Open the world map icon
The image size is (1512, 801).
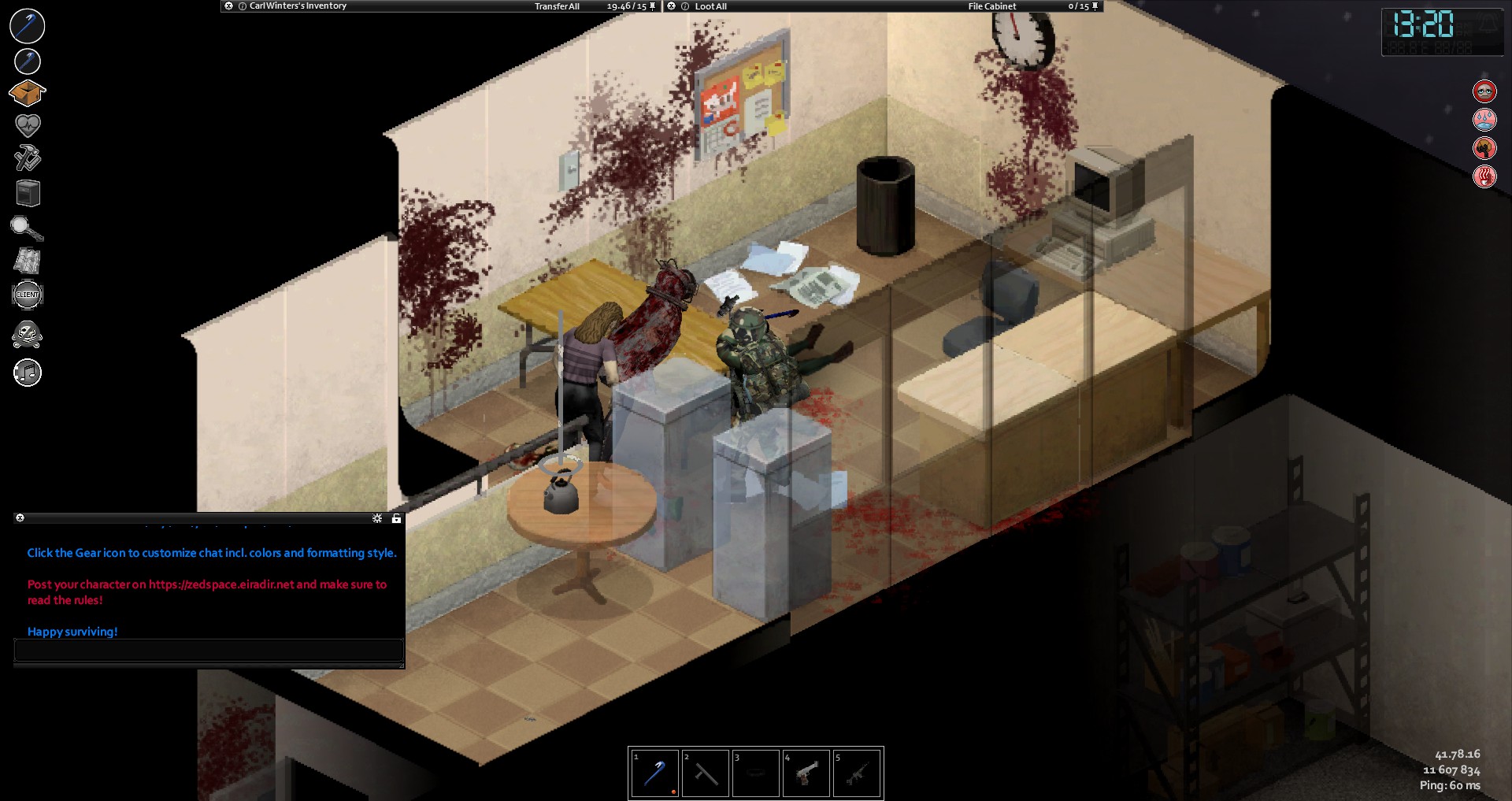pos(28,261)
